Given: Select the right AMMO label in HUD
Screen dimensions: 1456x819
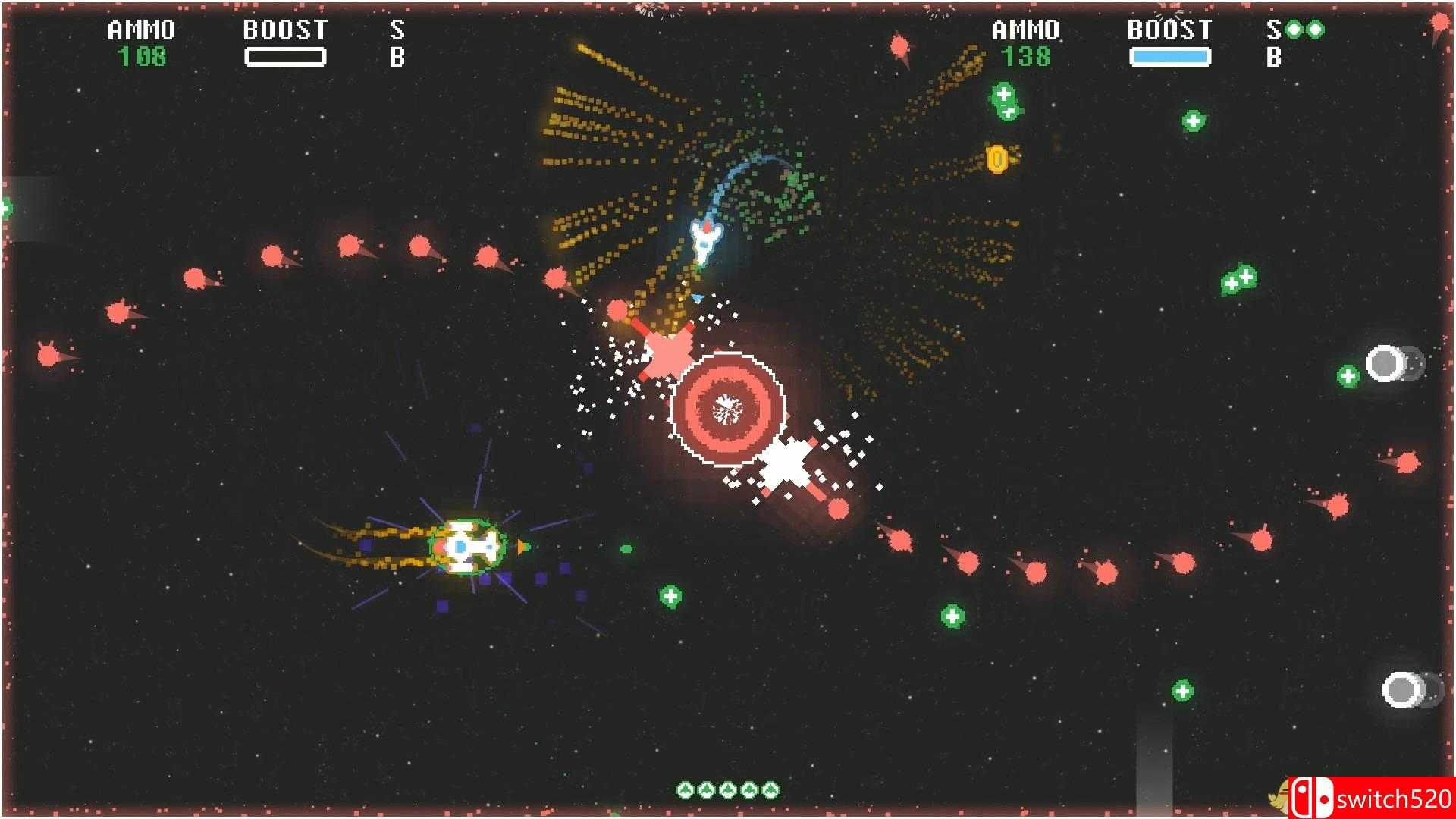Looking at the screenshot, I should point(1025,30).
